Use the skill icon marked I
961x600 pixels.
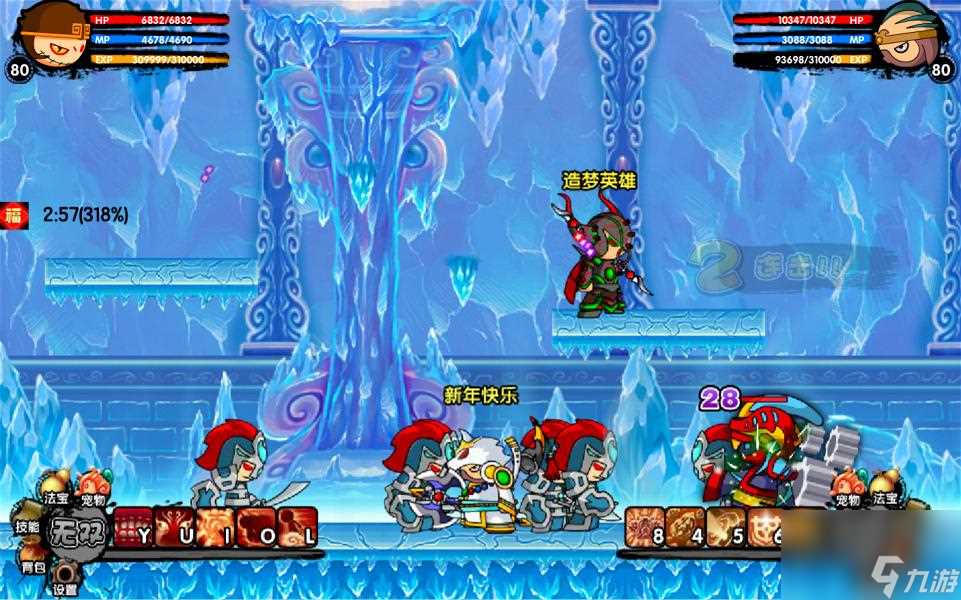(x=215, y=527)
